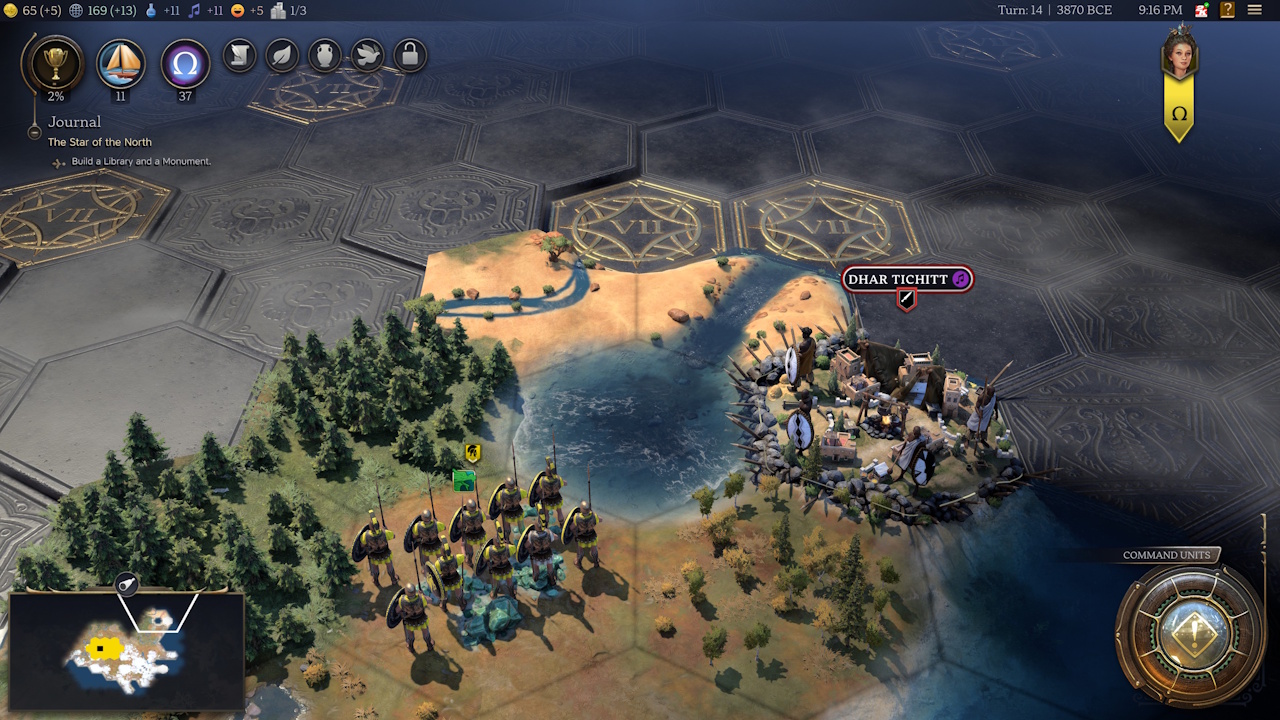Click the padlock icon next to the dove
The height and width of the screenshot is (720, 1280).
tap(409, 56)
